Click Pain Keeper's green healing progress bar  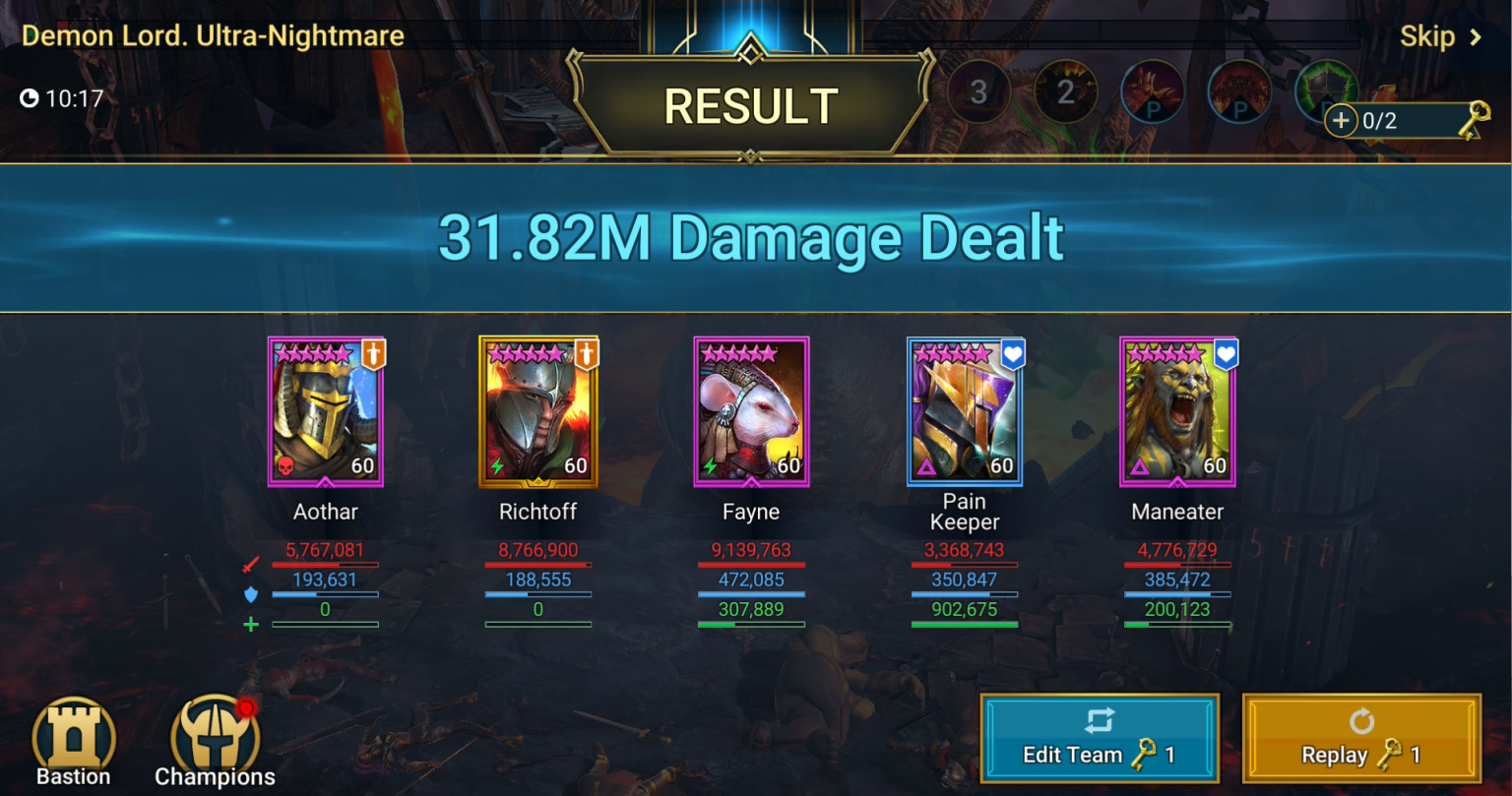pos(965,624)
